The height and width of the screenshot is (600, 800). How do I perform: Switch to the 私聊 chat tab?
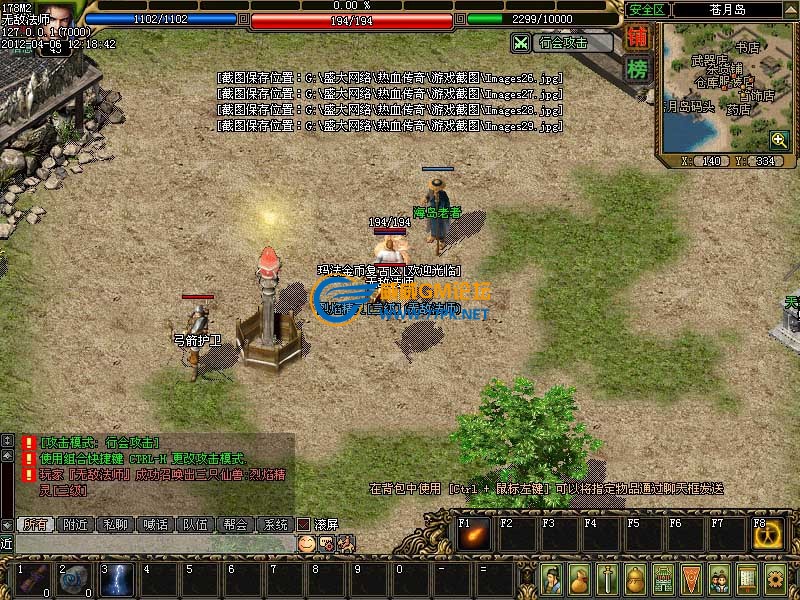pos(117,524)
